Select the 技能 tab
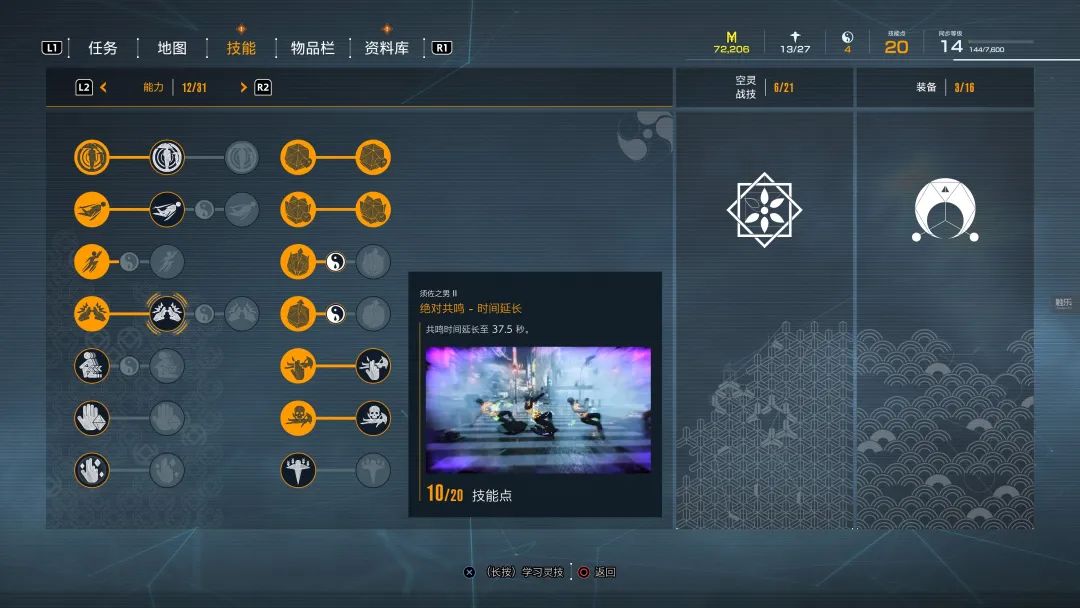Image resolution: width=1080 pixels, height=608 pixels. (241, 48)
